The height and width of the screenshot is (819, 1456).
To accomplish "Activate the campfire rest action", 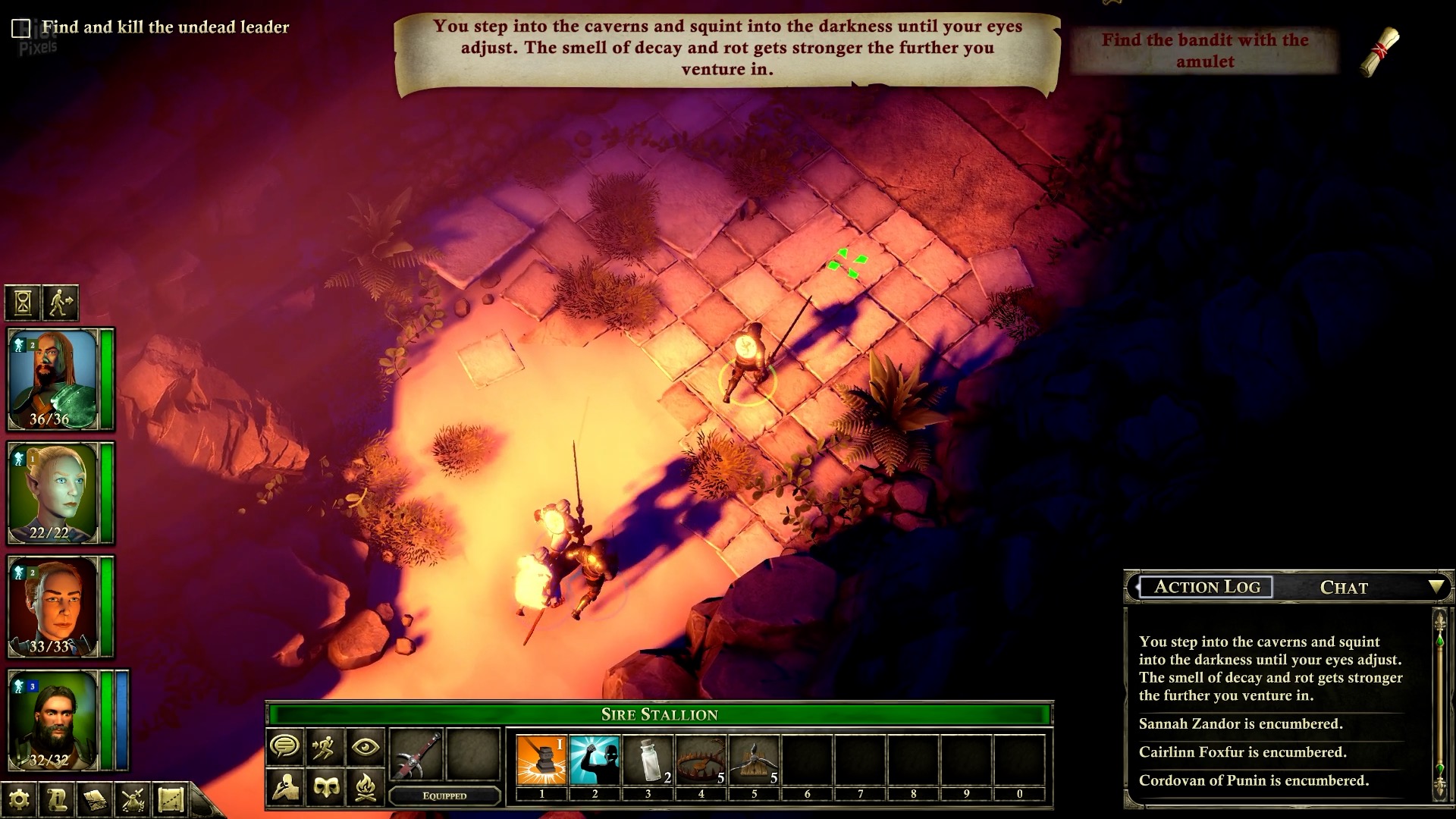I will [x=365, y=788].
